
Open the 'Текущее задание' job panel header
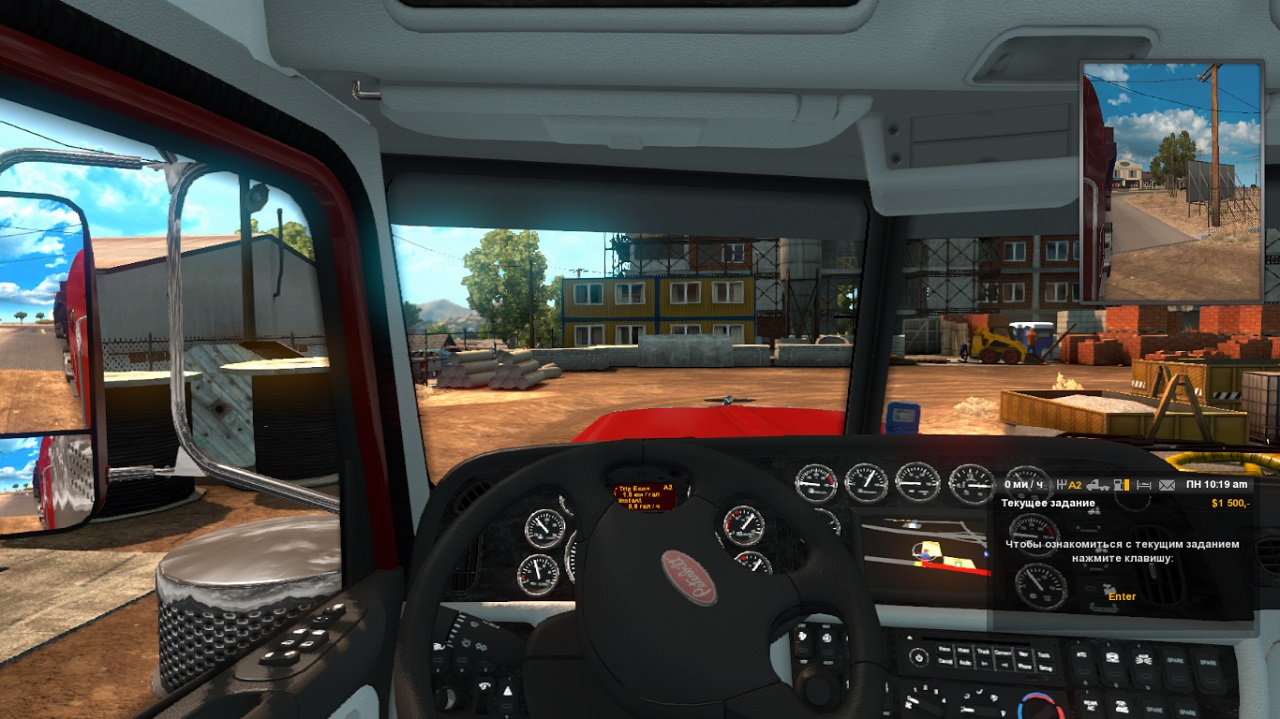[x=1050, y=503]
